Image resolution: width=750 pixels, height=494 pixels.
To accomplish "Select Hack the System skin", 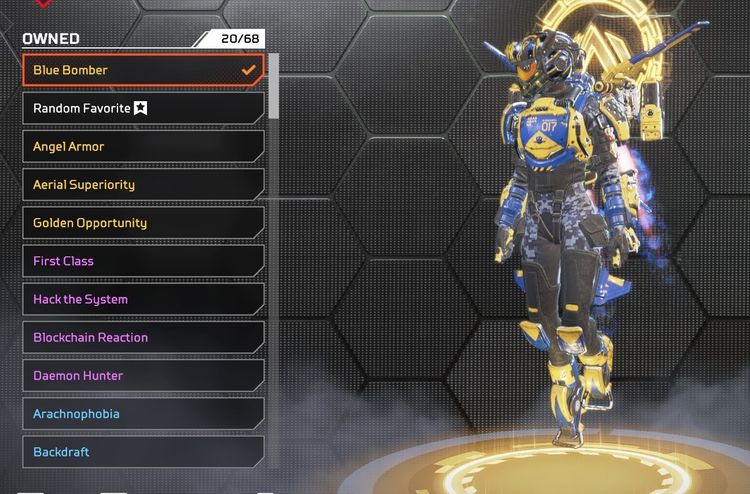I will click(x=143, y=299).
